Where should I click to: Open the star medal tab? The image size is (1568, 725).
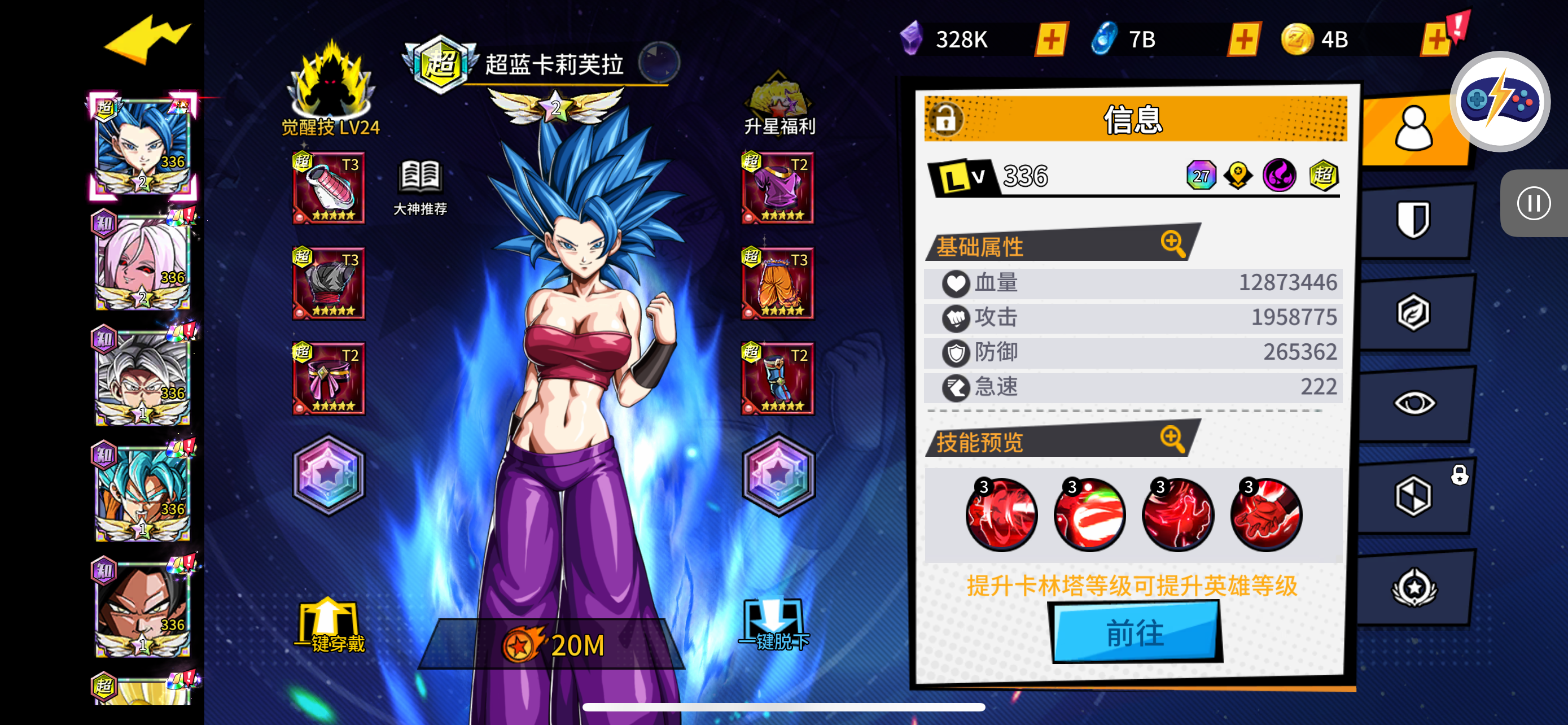[1413, 588]
